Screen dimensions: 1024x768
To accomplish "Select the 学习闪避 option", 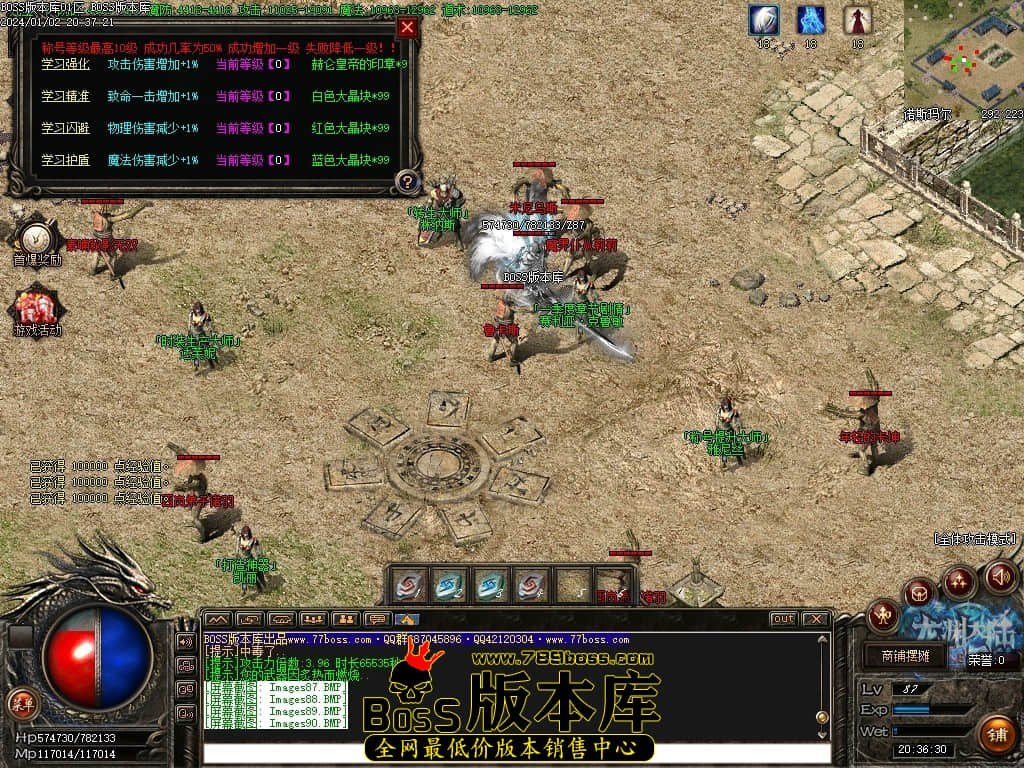I will coord(65,128).
